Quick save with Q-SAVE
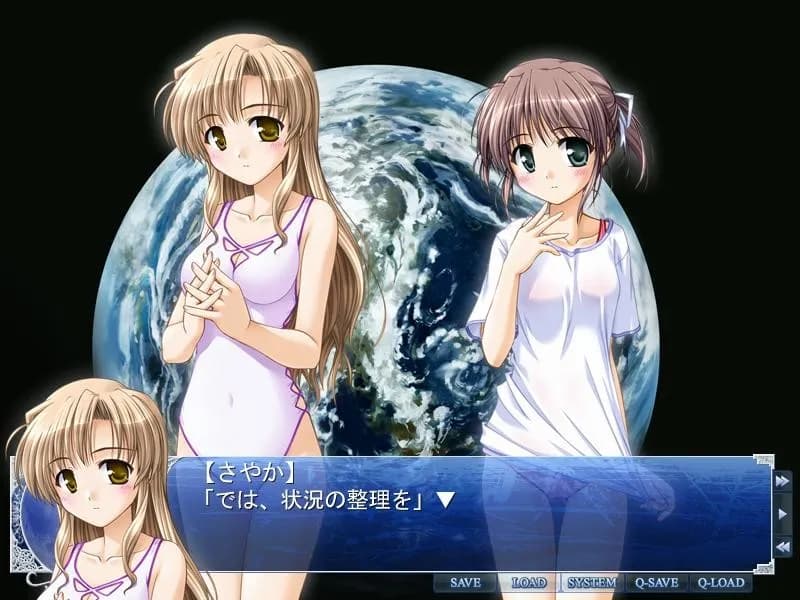Screen dimensions: 800x600 point(657,583)
